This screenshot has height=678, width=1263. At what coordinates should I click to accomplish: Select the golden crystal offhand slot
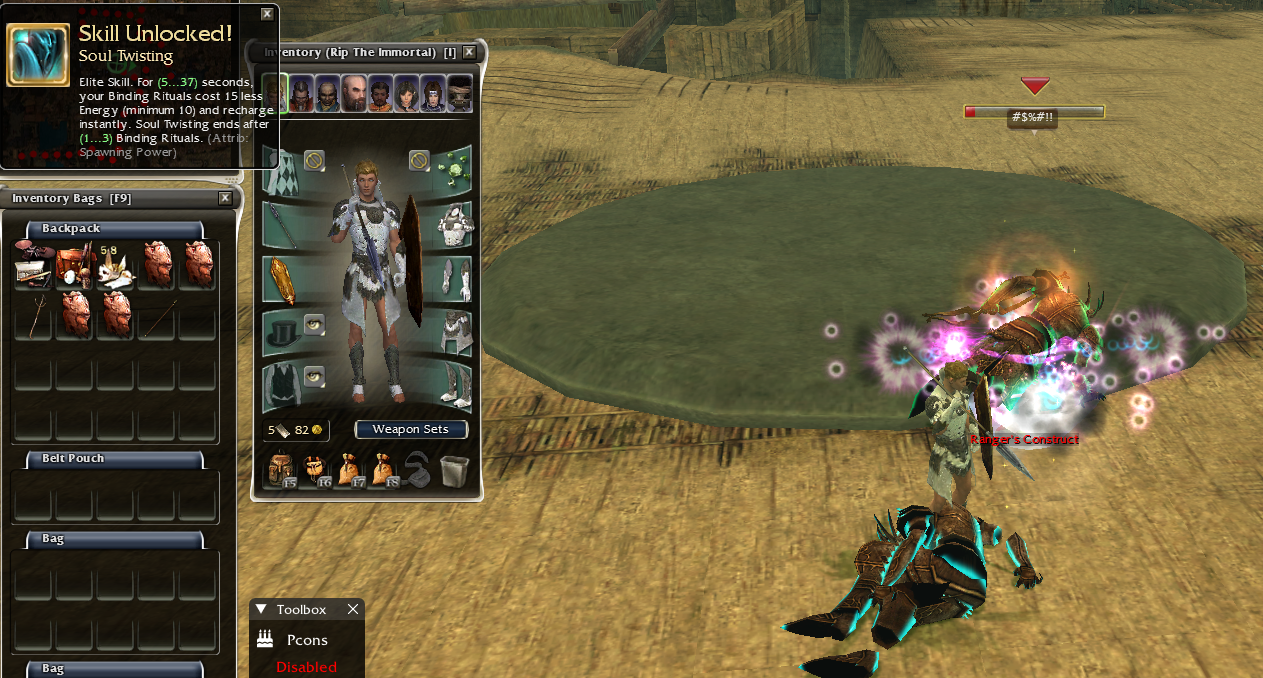tap(282, 281)
